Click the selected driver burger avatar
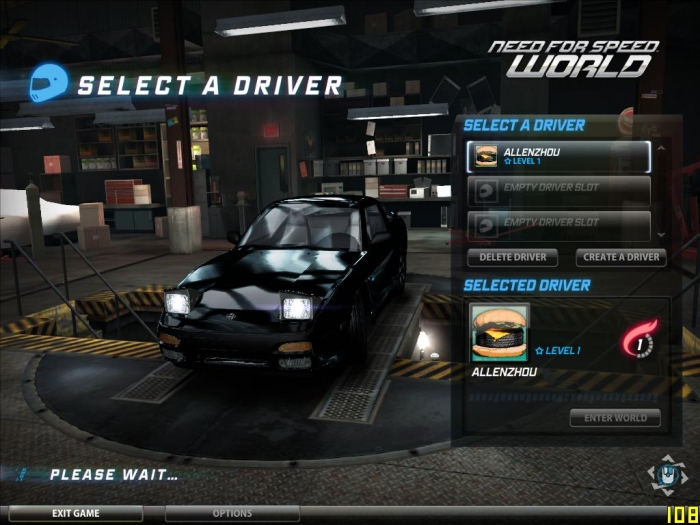The width and height of the screenshot is (700, 525). click(x=500, y=332)
